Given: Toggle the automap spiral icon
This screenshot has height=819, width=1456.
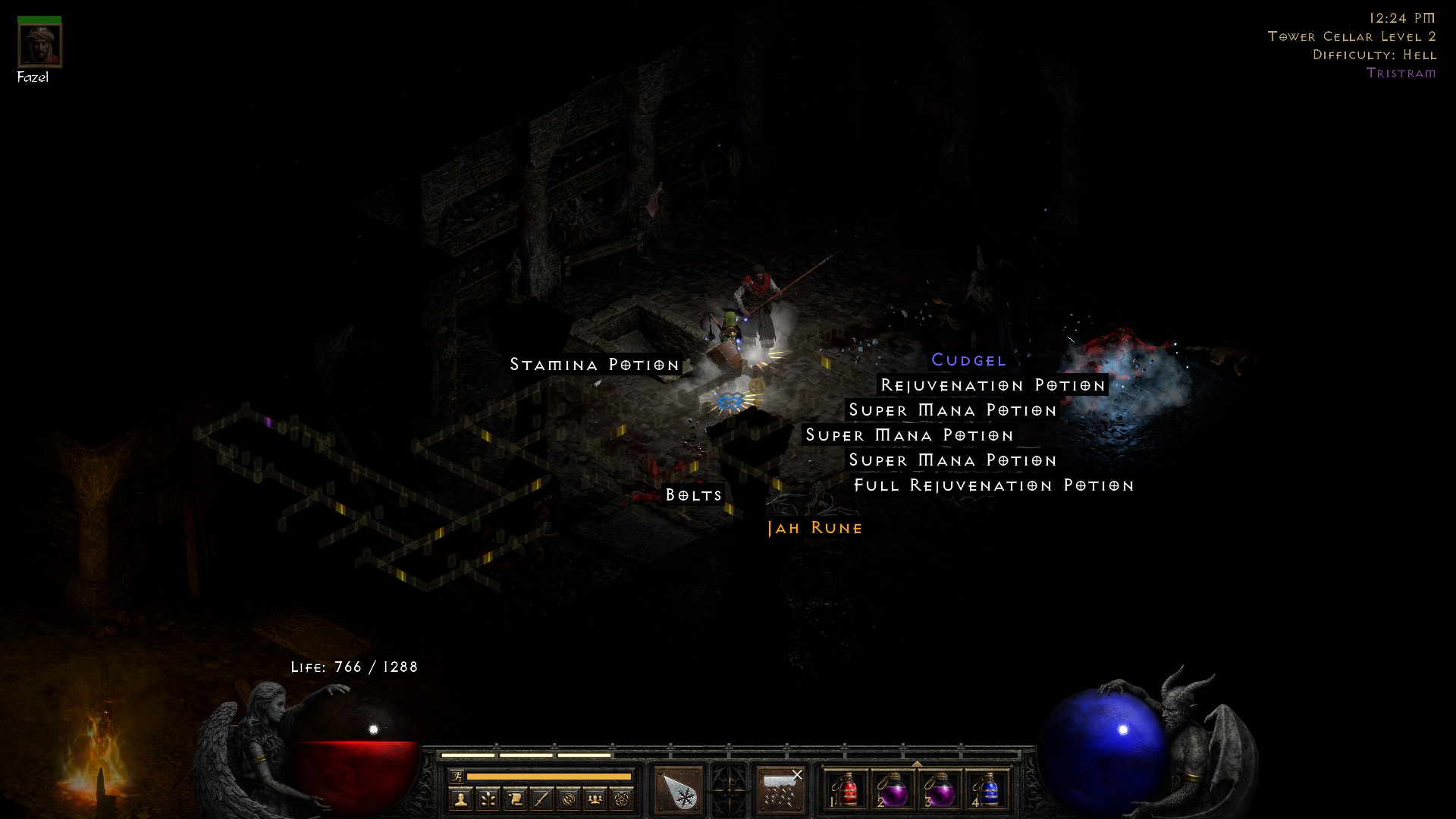Looking at the screenshot, I should (x=569, y=798).
